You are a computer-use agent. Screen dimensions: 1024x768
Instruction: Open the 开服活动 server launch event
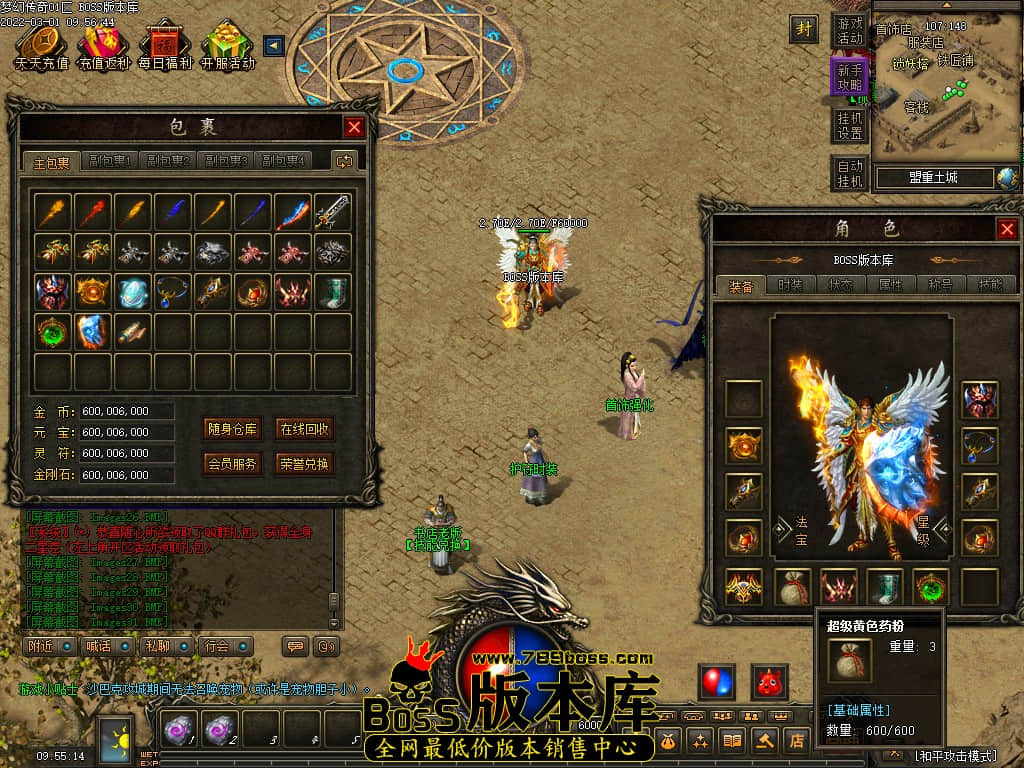[227, 47]
